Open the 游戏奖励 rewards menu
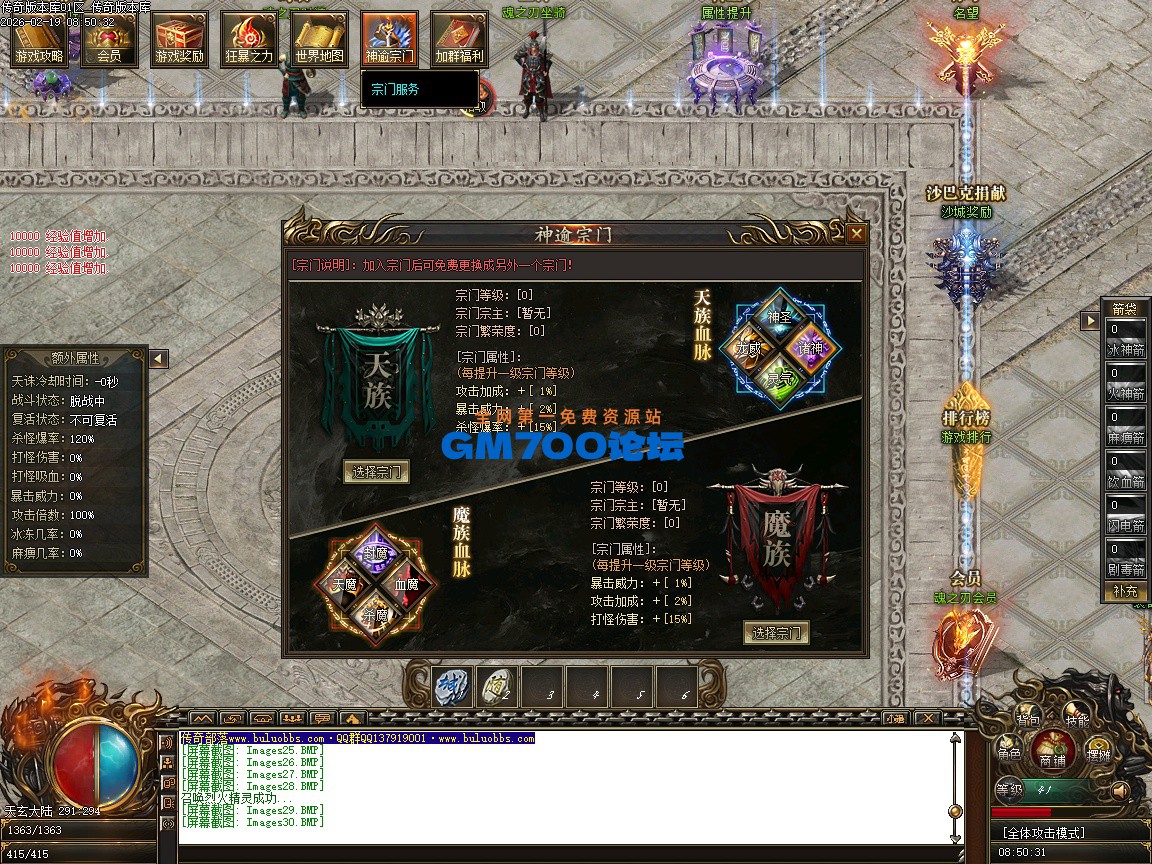The height and width of the screenshot is (864, 1152). click(179, 40)
